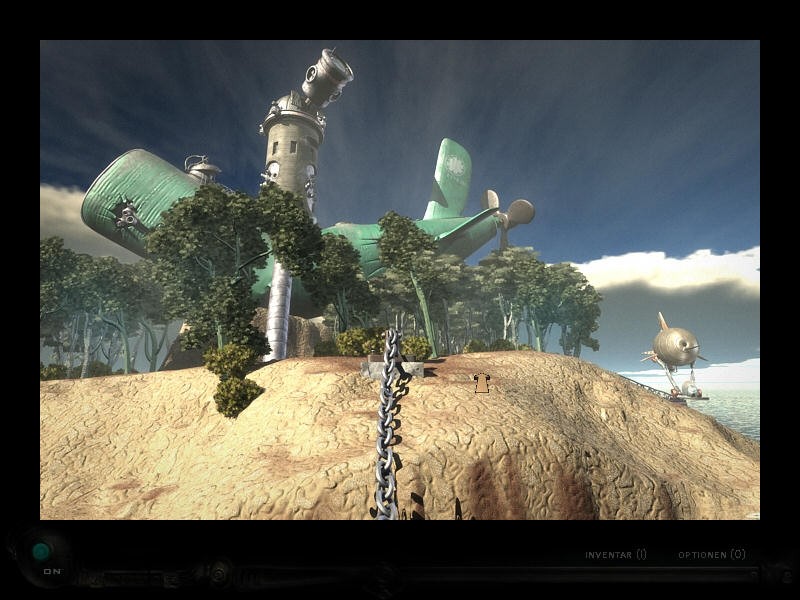Open the Inventar panel
The image size is (800, 600).
615,554
